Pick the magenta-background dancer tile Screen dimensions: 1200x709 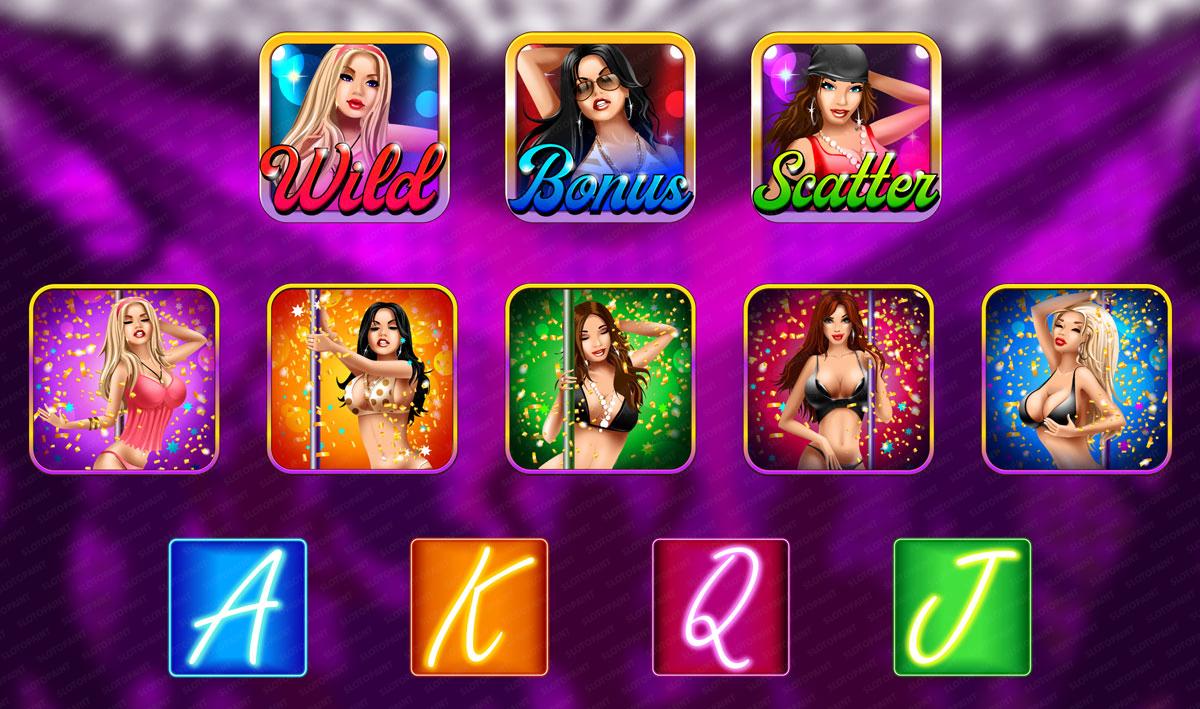tap(838, 379)
